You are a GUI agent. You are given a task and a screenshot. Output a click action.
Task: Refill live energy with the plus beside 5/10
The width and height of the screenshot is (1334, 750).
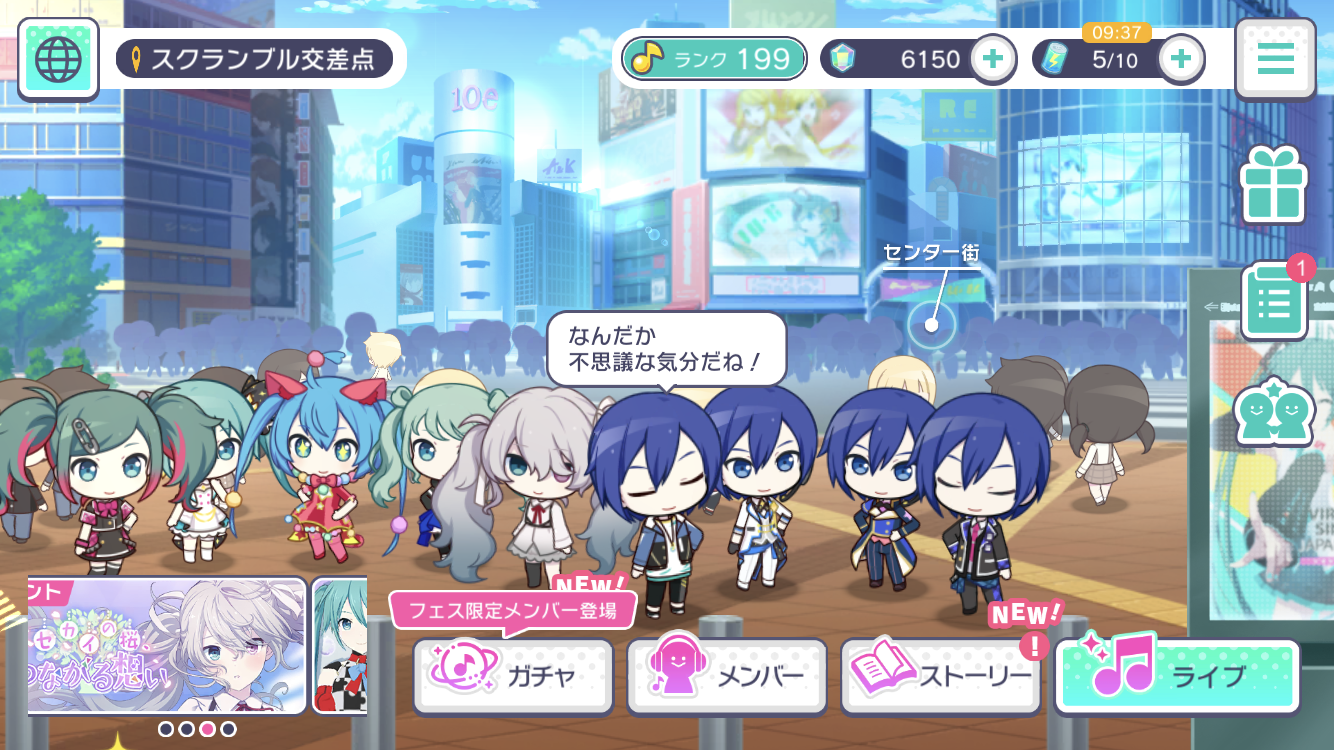(x=1181, y=59)
